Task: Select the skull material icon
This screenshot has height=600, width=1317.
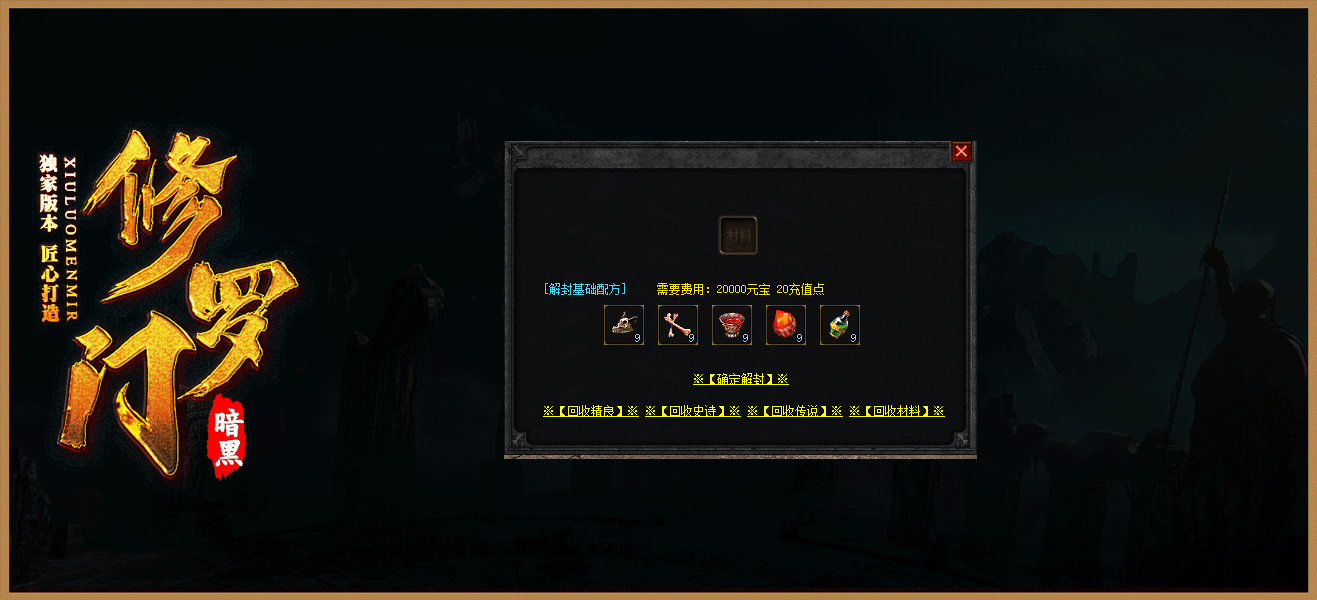Action: (x=624, y=325)
